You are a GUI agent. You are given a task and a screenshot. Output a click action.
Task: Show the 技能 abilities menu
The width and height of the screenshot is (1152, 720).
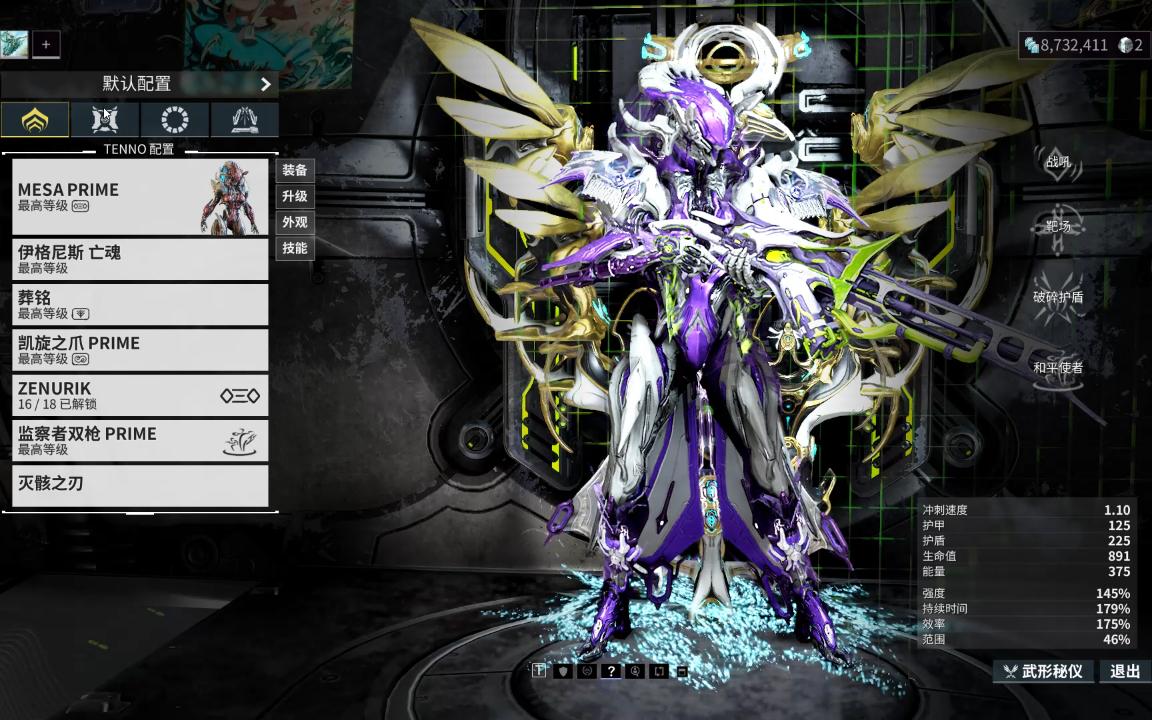pos(295,248)
